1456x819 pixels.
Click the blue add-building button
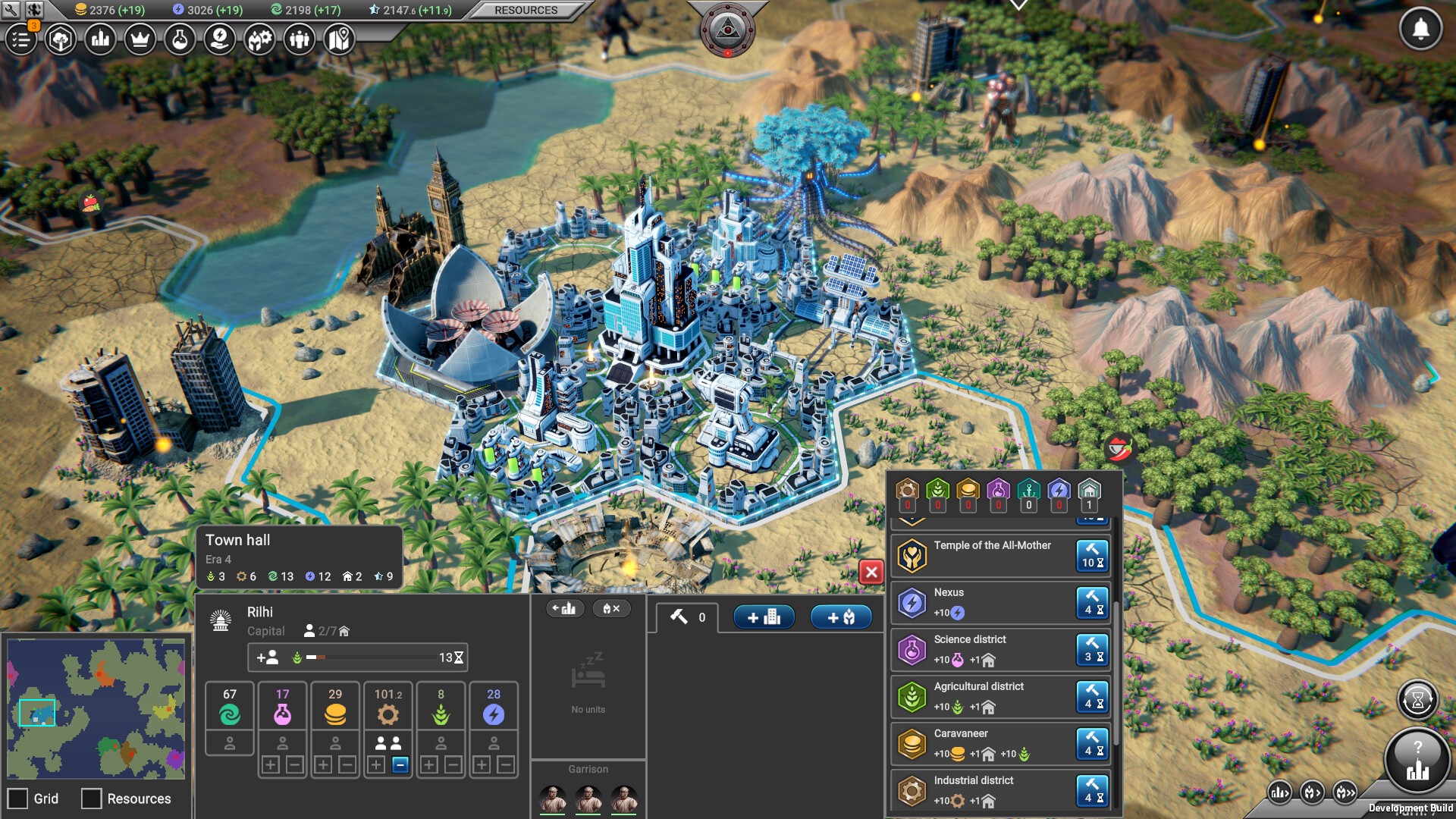[763, 617]
